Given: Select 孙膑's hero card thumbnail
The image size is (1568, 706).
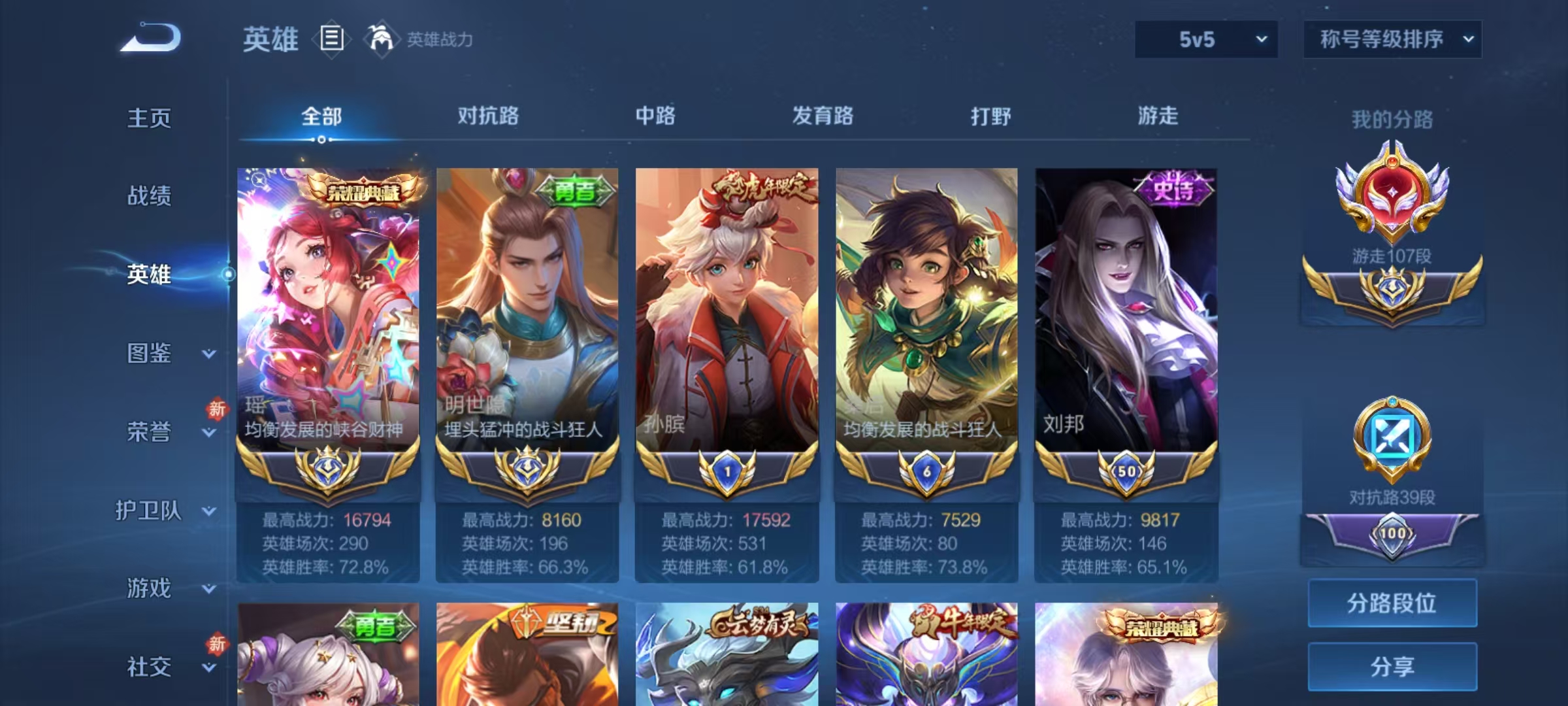Looking at the screenshot, I should coord(727,307).
